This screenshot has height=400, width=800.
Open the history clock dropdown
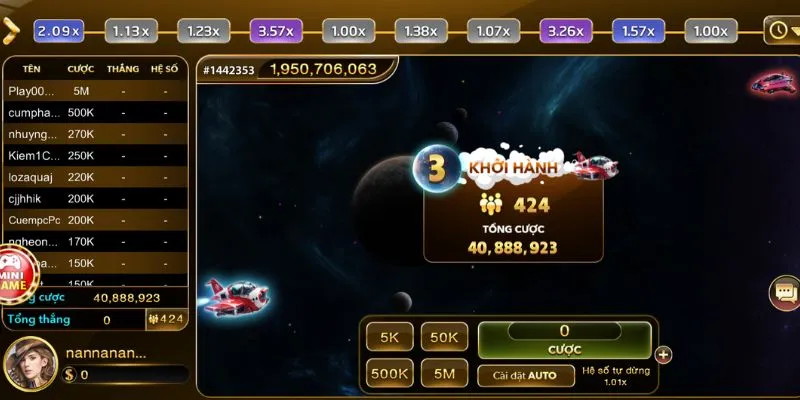780,30
